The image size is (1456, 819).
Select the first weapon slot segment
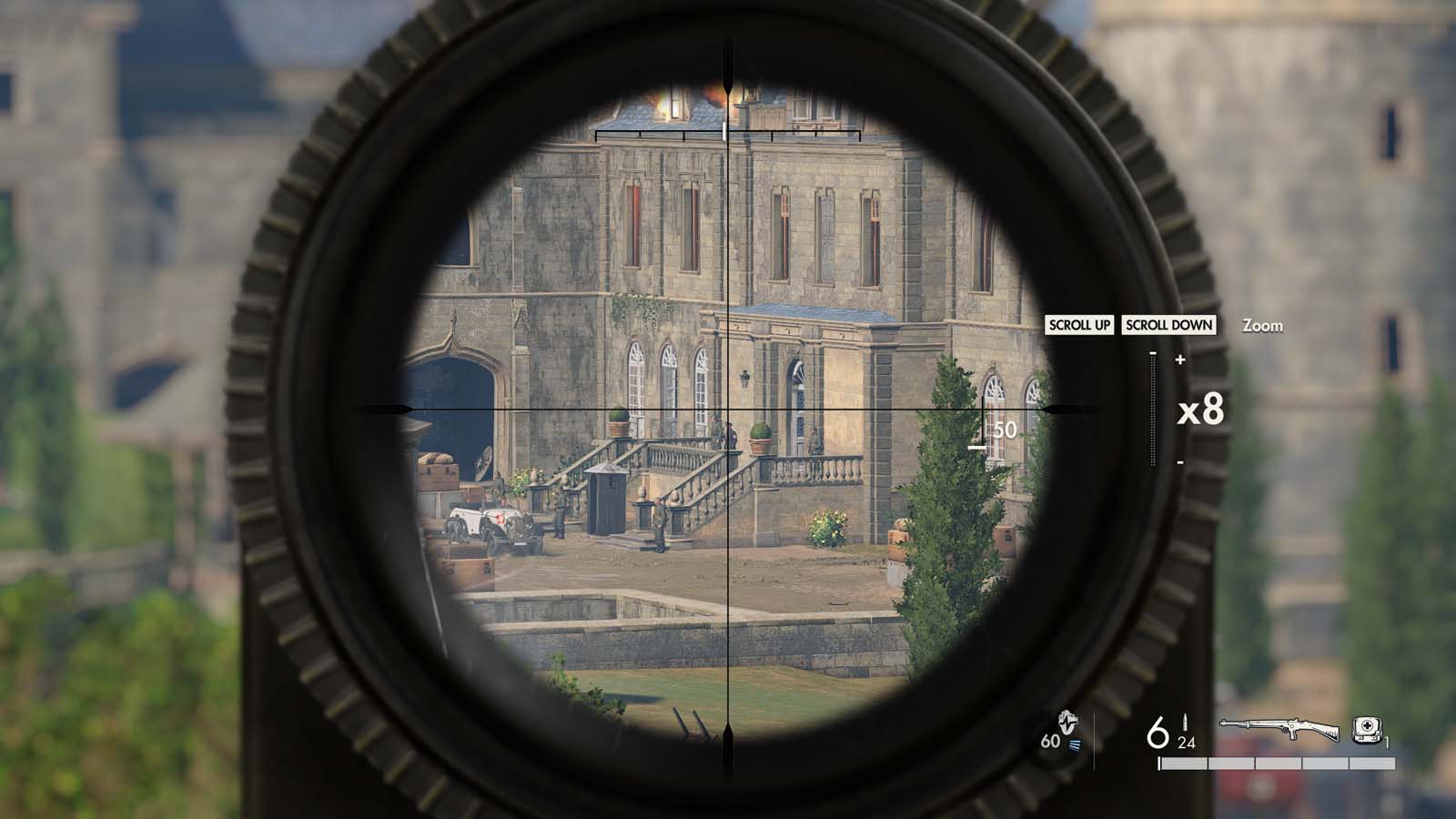[x=1183, y=763]
